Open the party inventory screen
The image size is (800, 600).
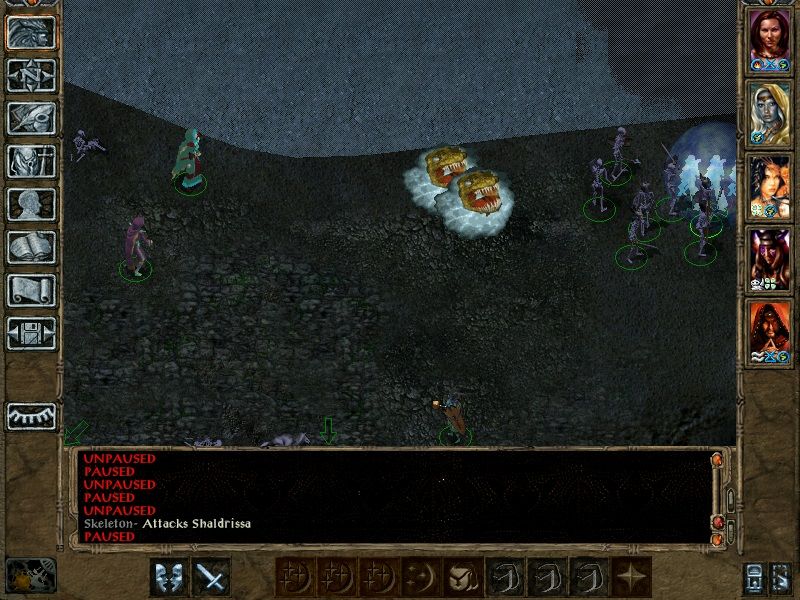coord(31,161)
